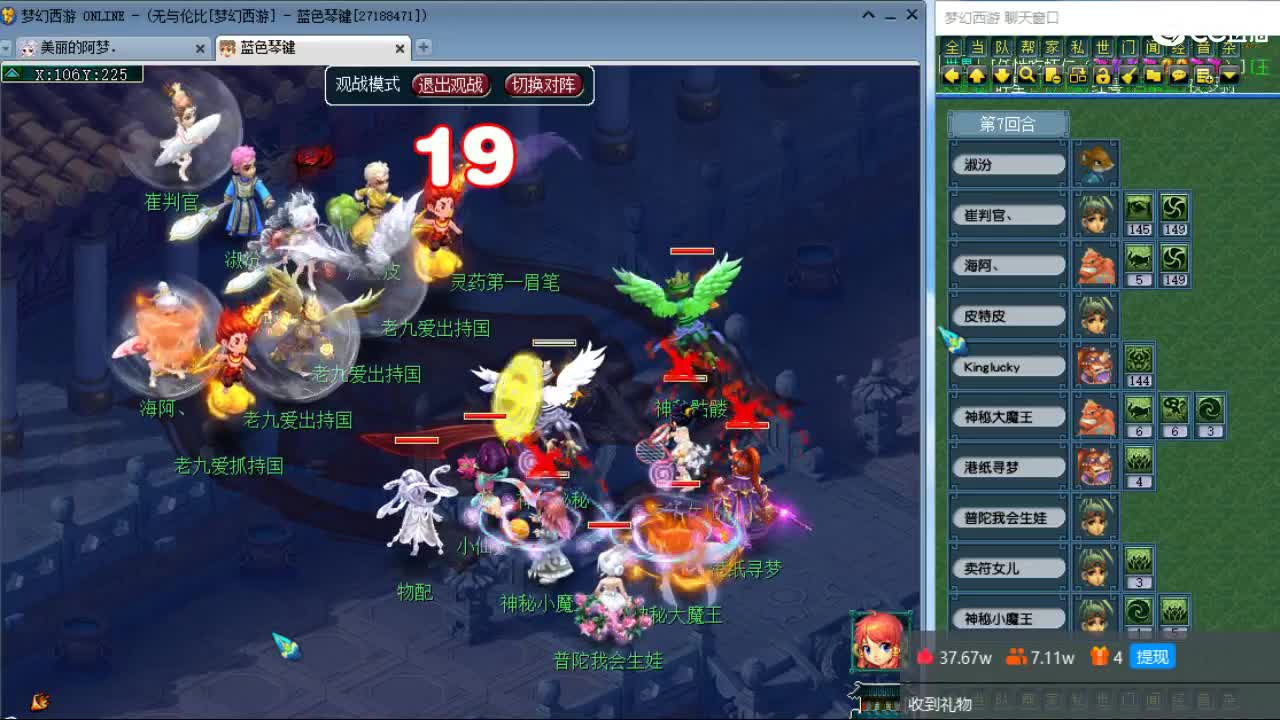
Task: Expand the 第7回合 round header
Action: coord(1007,123)
